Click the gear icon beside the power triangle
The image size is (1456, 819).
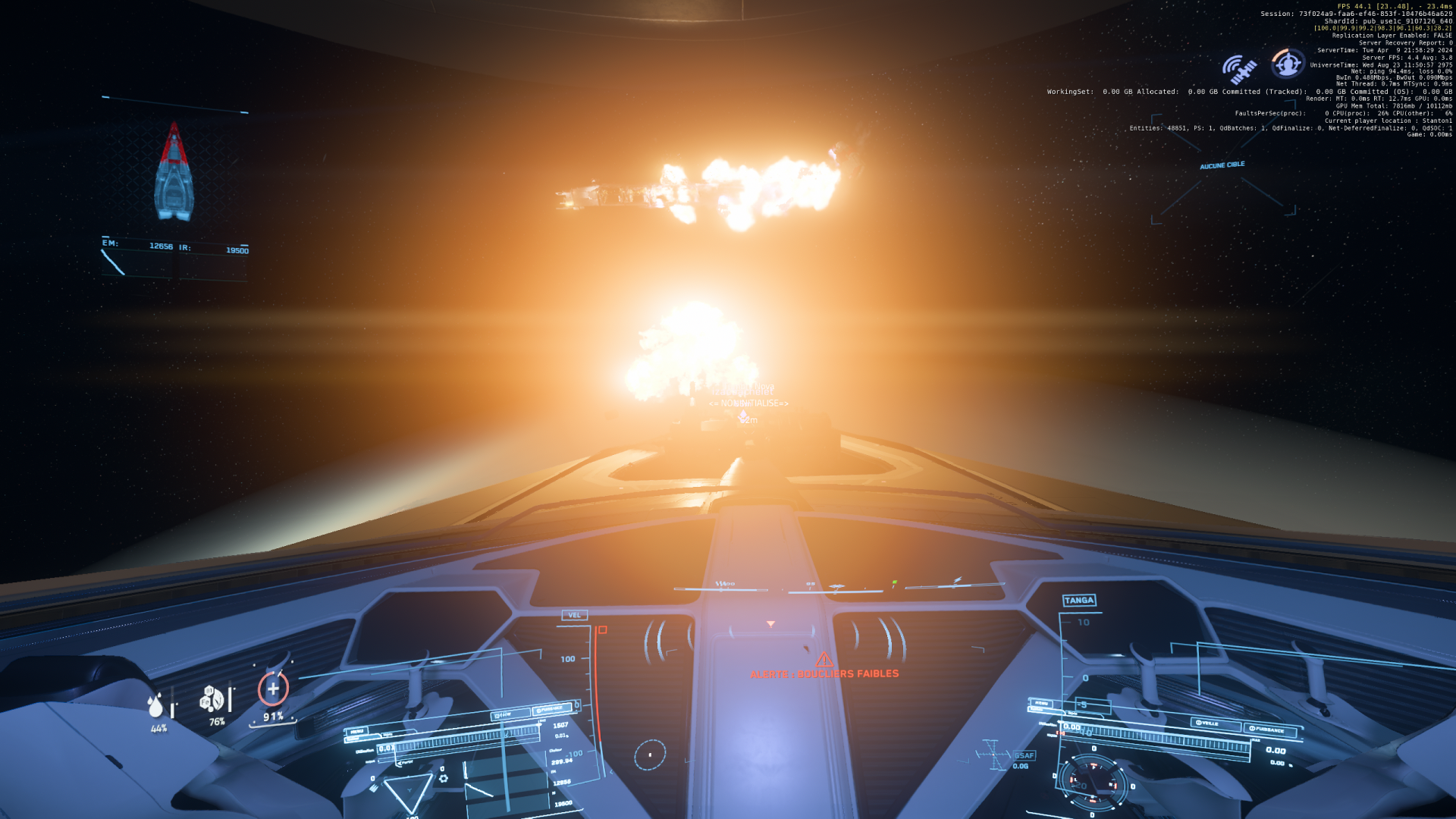(444, 778)
